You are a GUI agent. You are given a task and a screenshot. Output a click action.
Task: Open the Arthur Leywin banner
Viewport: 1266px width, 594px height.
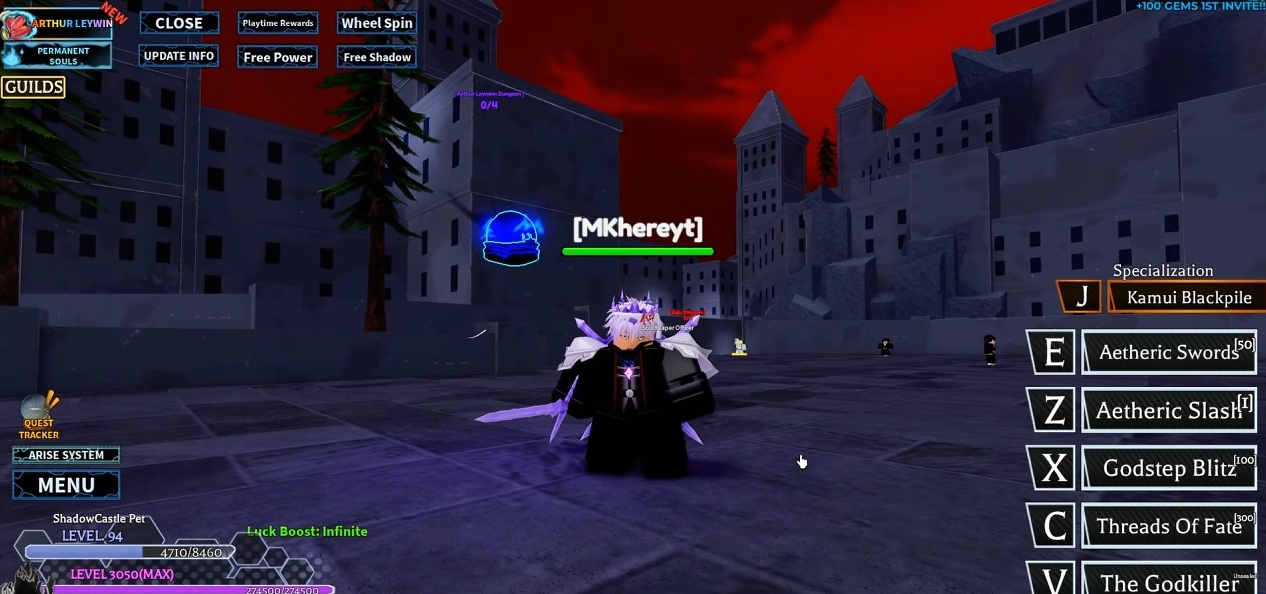coord(58,23)
